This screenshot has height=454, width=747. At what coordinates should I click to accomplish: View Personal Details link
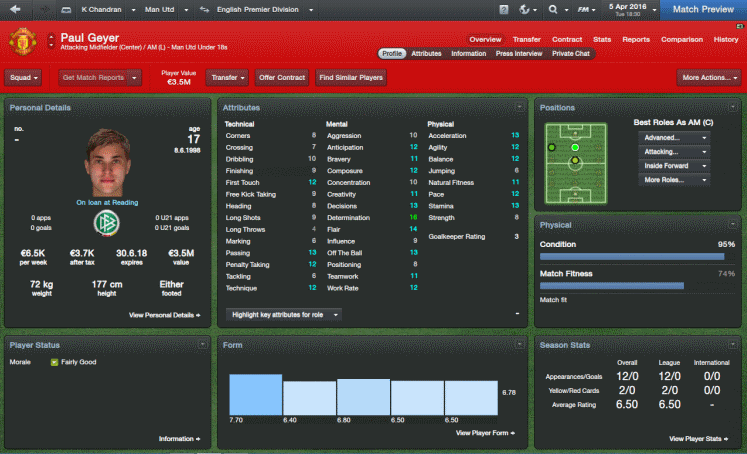(164, 314)
